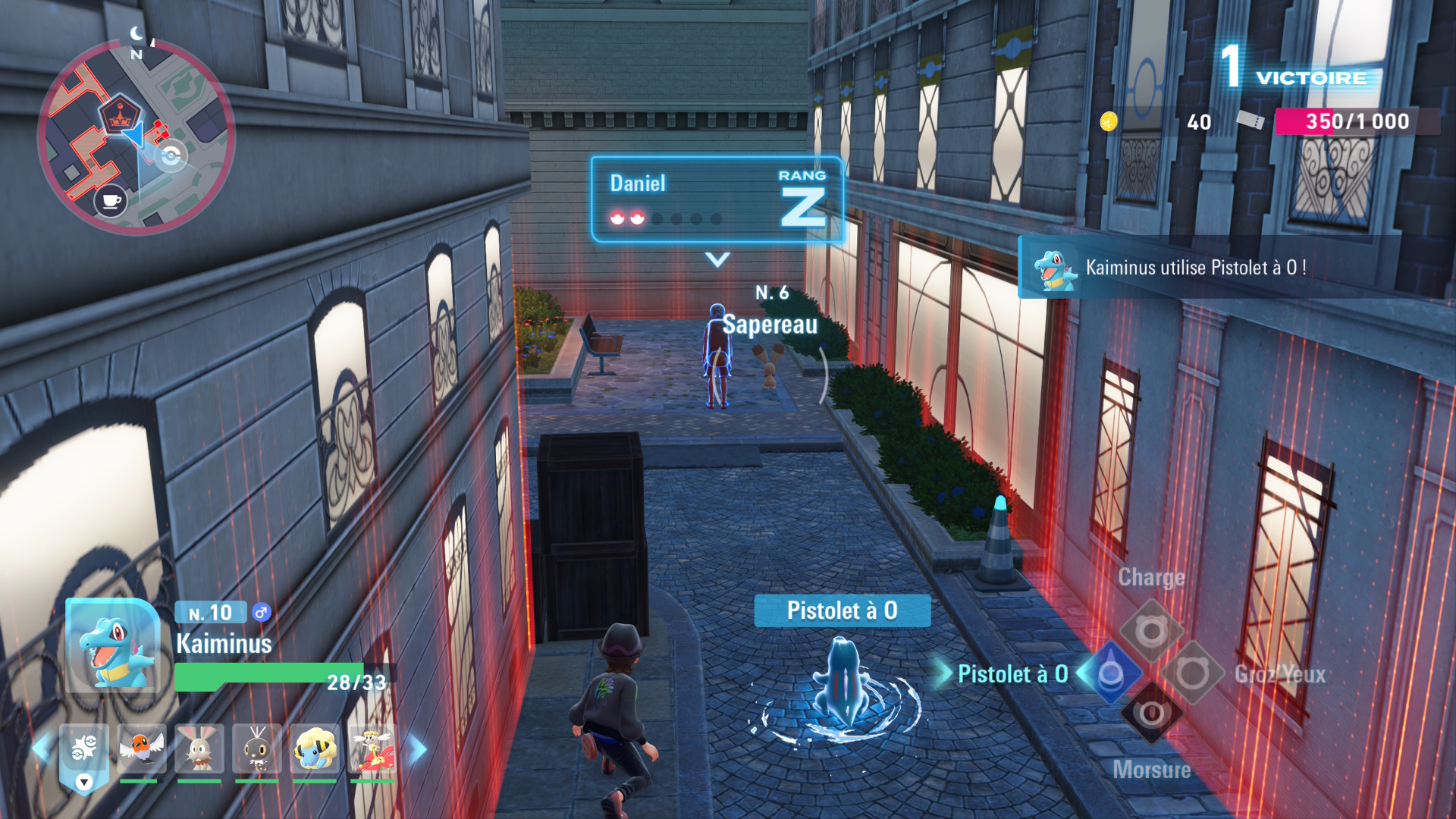Click the coffee cup marker on minimap

[111, 201]
